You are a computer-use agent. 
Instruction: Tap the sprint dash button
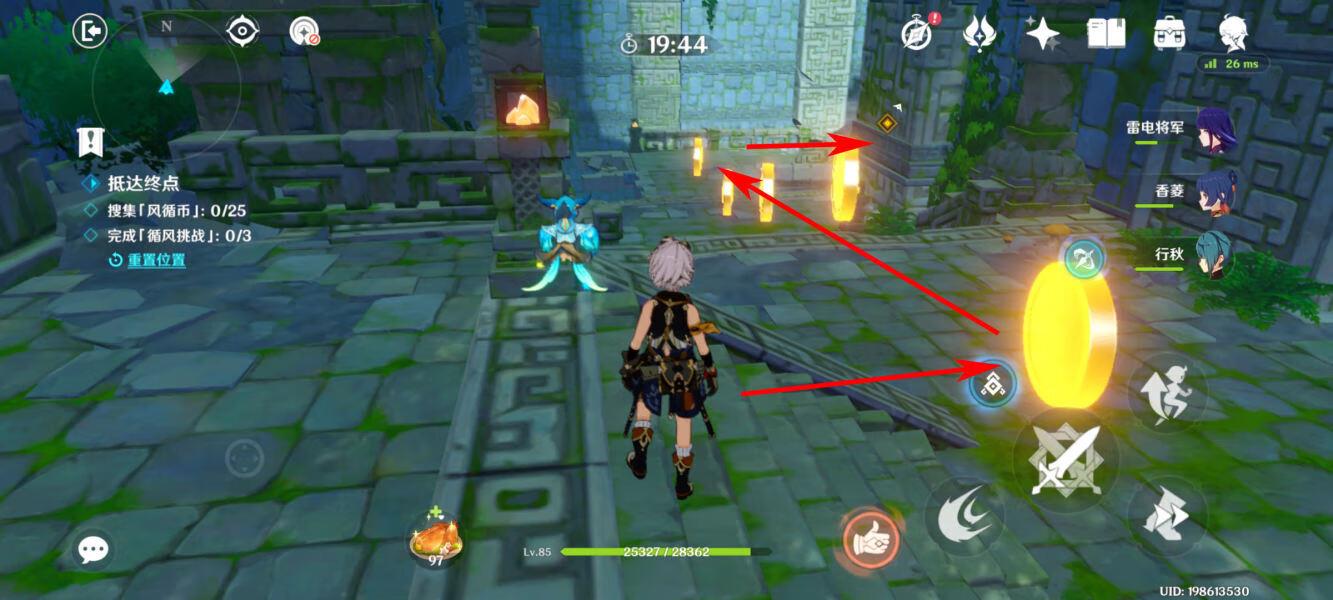click(x=1167, y=517)
